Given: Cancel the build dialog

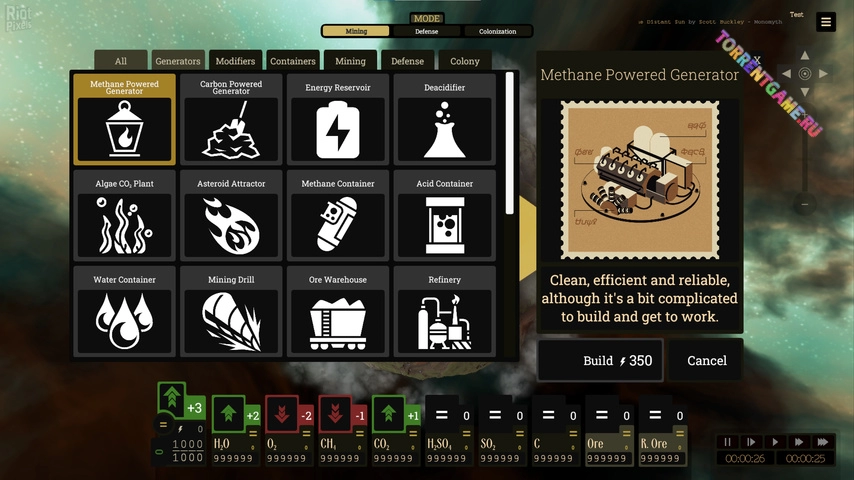Looking at the screenshot, I should tap(706, 361).
